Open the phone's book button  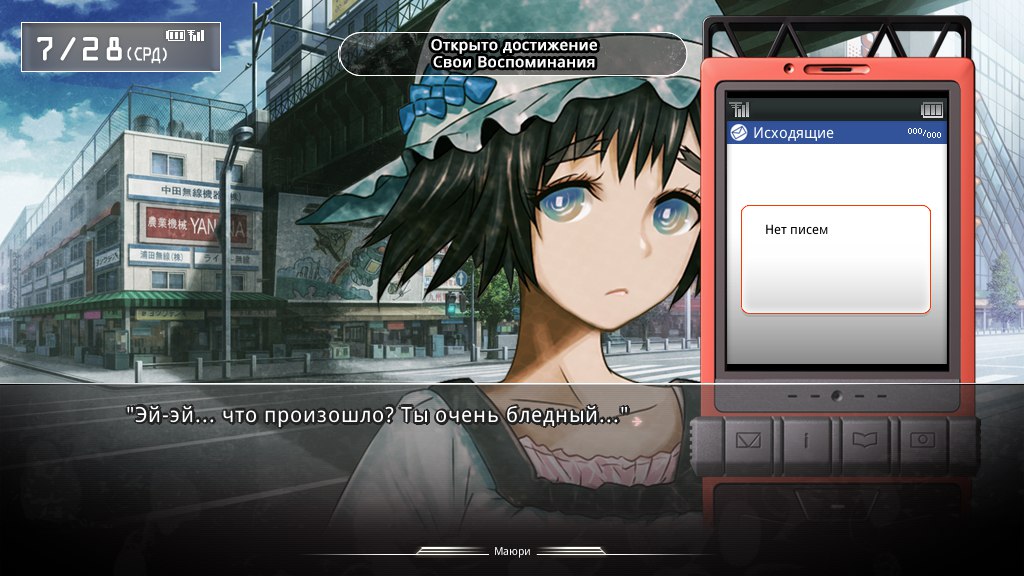tap(865, 440)
